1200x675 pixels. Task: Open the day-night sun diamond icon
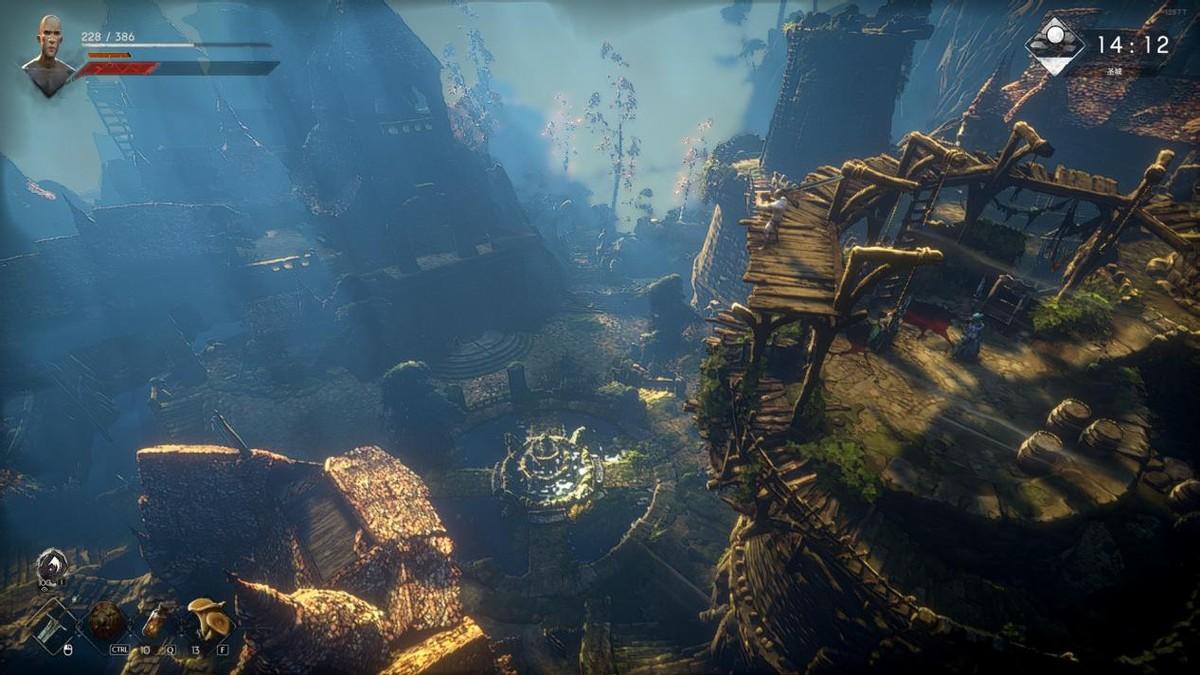[x=1054, y=45]
